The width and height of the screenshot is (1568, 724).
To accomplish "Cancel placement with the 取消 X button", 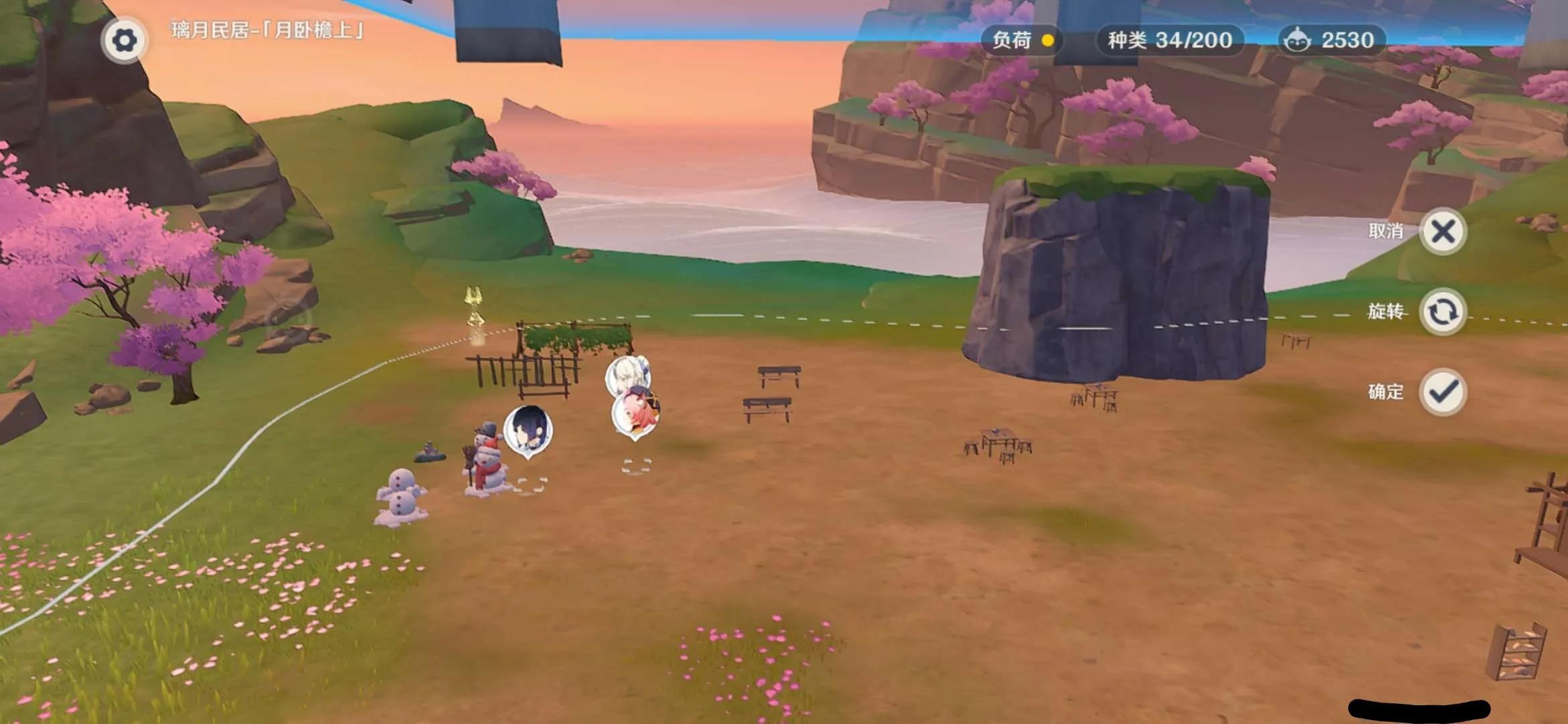I will pos(1443,232).
